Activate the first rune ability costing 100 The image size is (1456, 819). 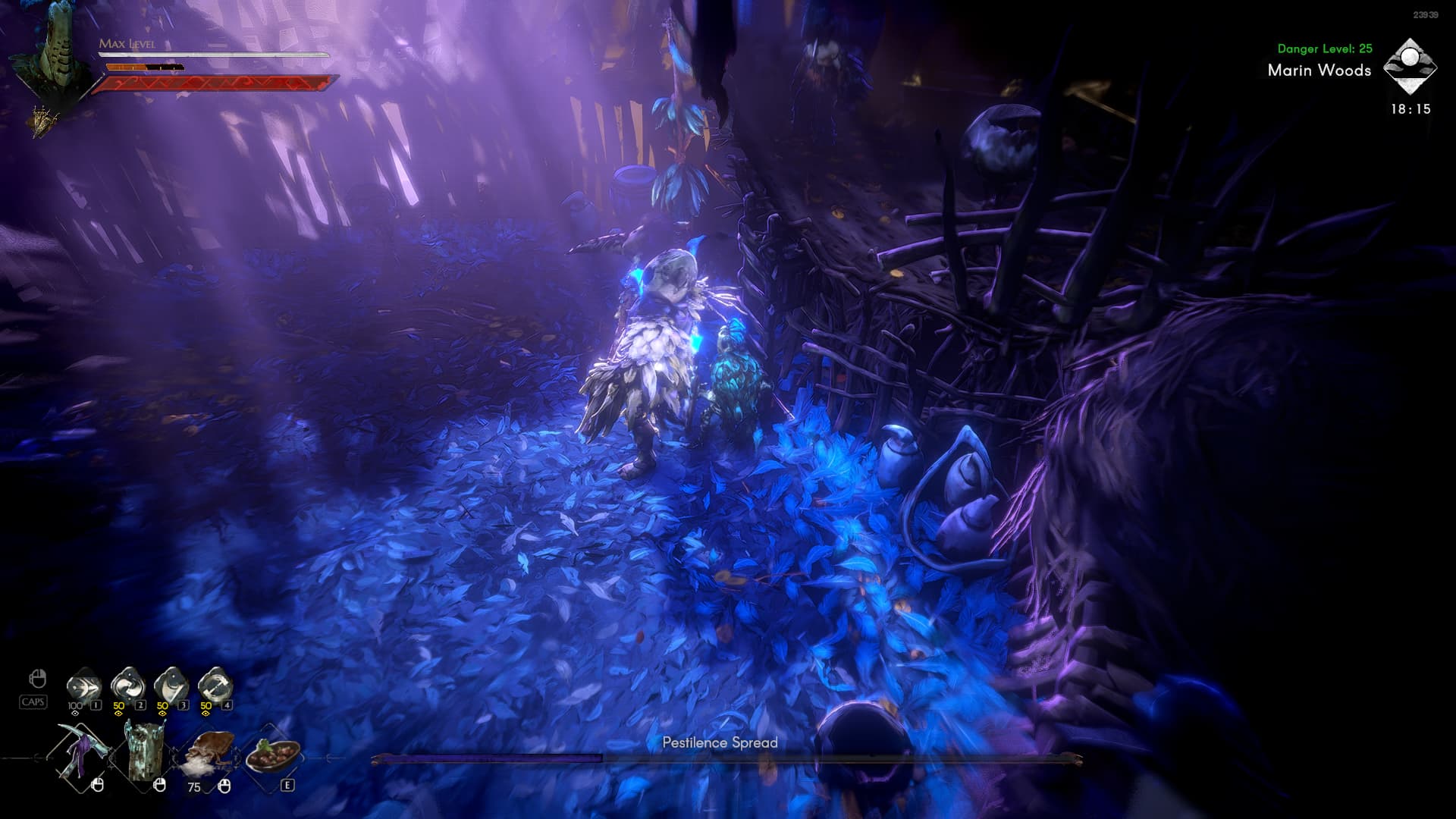[83, 686]
